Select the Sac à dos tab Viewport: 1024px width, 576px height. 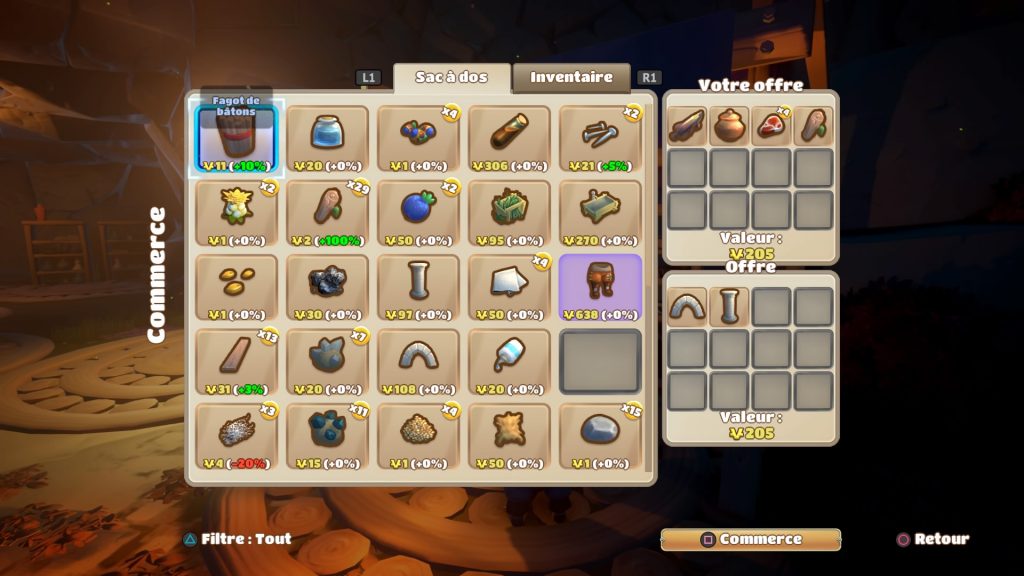click(x=451, y=78)
